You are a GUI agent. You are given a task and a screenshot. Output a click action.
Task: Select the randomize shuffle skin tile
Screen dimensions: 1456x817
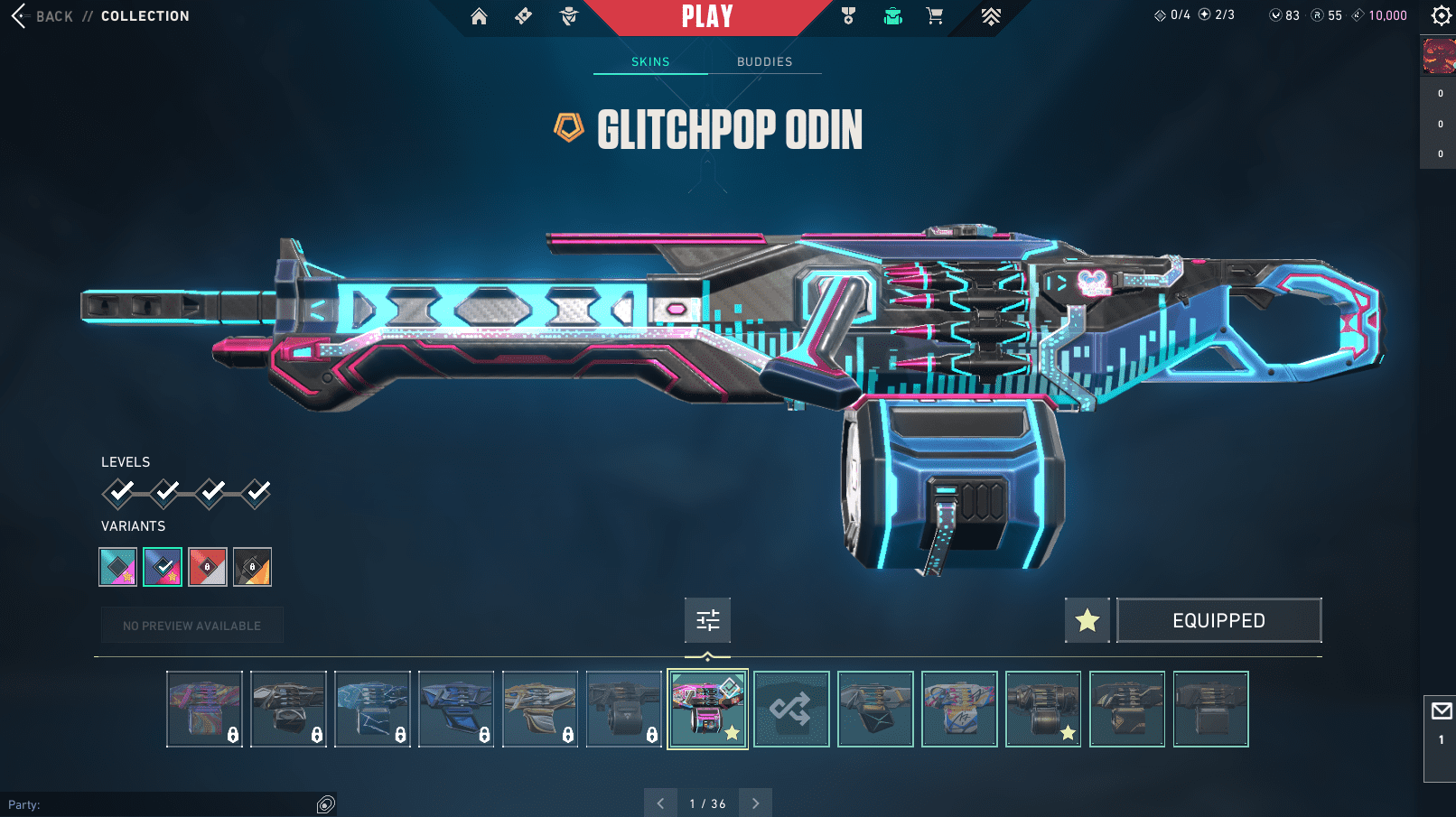pyautogui.click(x=791, y=709)
